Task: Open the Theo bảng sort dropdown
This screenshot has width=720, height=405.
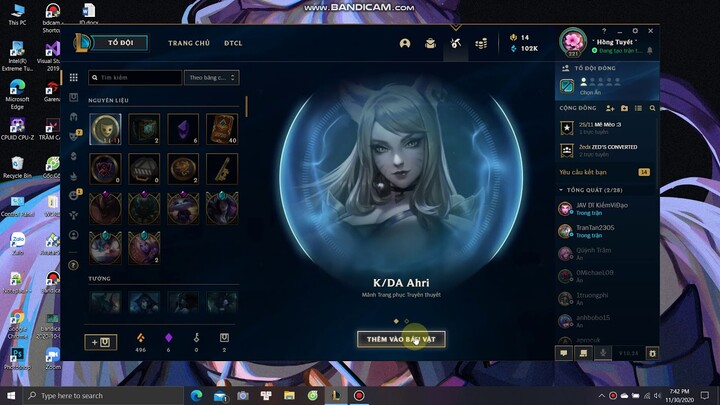Action: click(213, 77)
